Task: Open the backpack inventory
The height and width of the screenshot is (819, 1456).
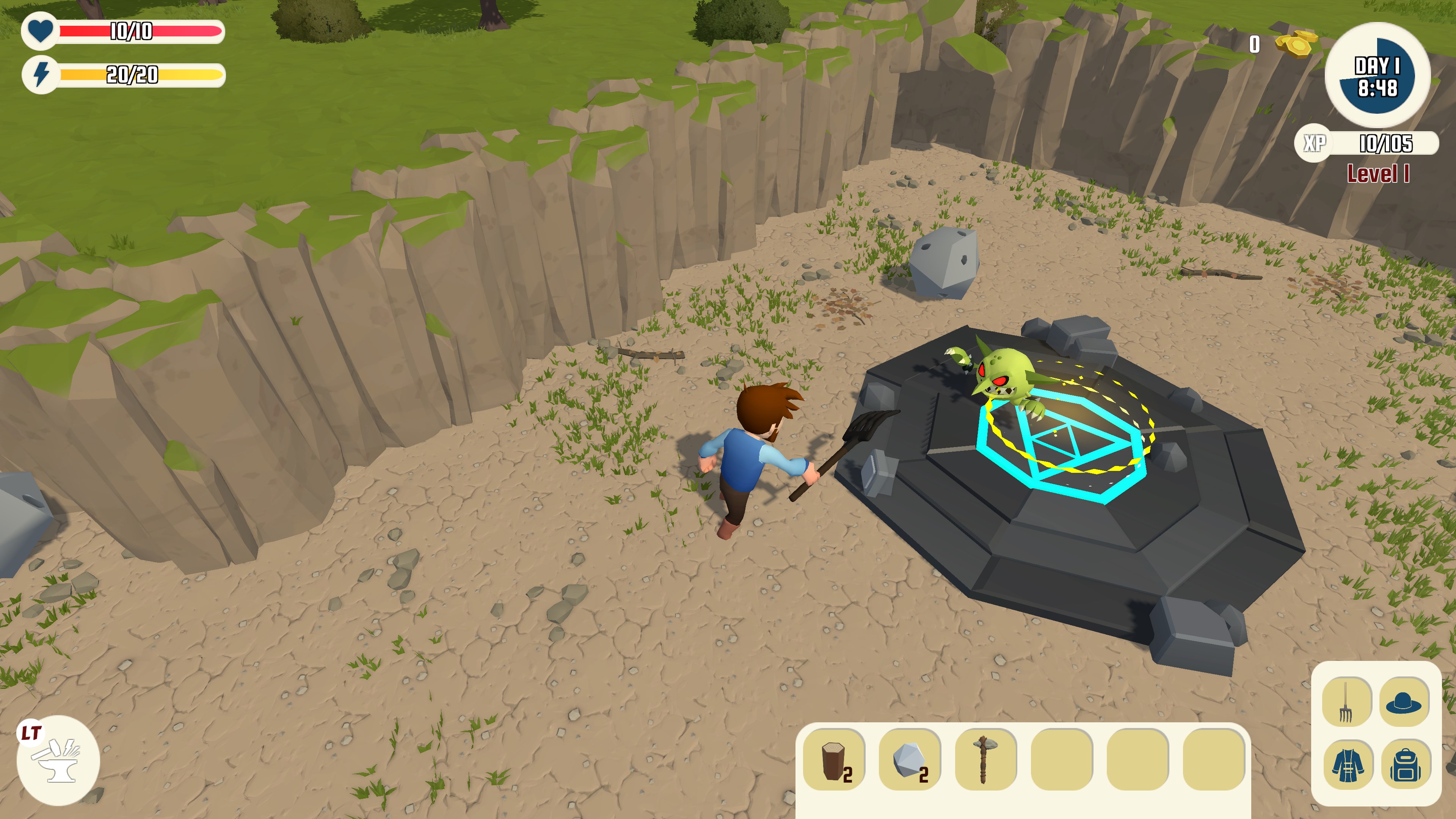Action: (x=1406, y=764)
